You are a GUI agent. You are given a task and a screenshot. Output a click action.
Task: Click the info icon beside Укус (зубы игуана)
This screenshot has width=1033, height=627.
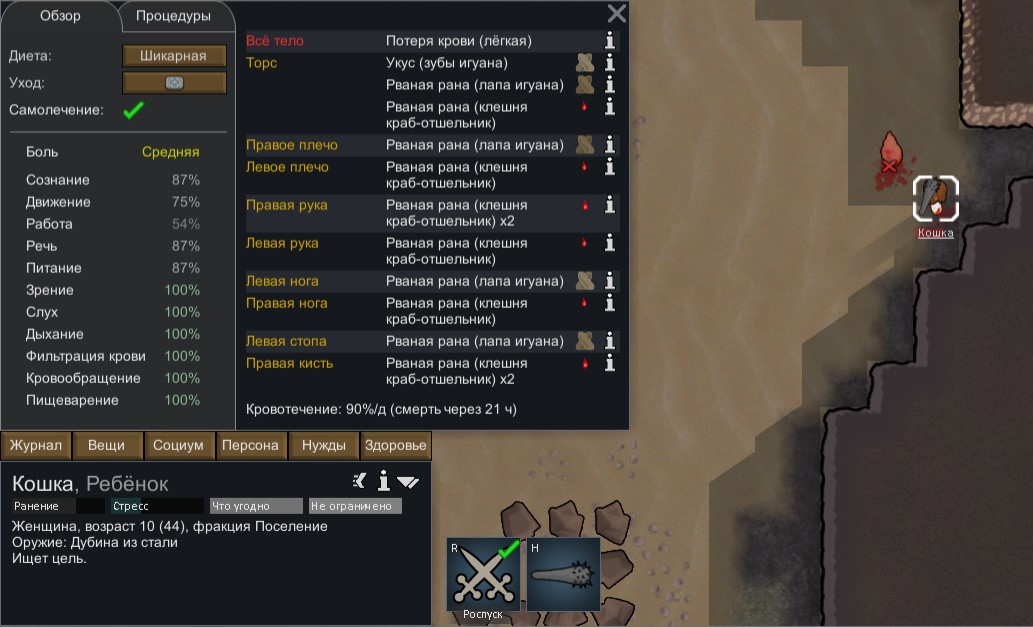(609, 63)
